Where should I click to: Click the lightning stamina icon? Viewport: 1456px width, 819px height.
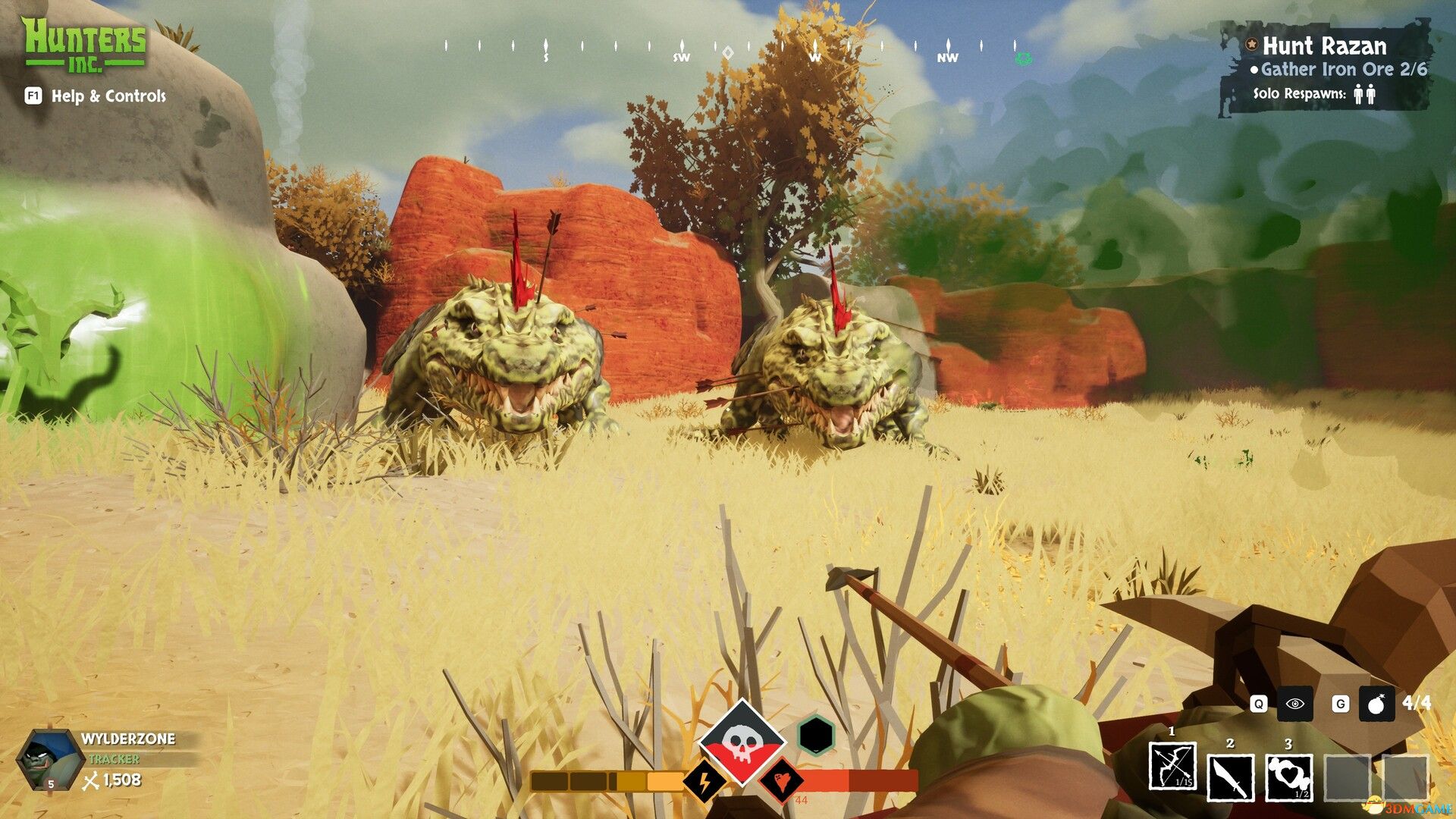click(704, 781)
